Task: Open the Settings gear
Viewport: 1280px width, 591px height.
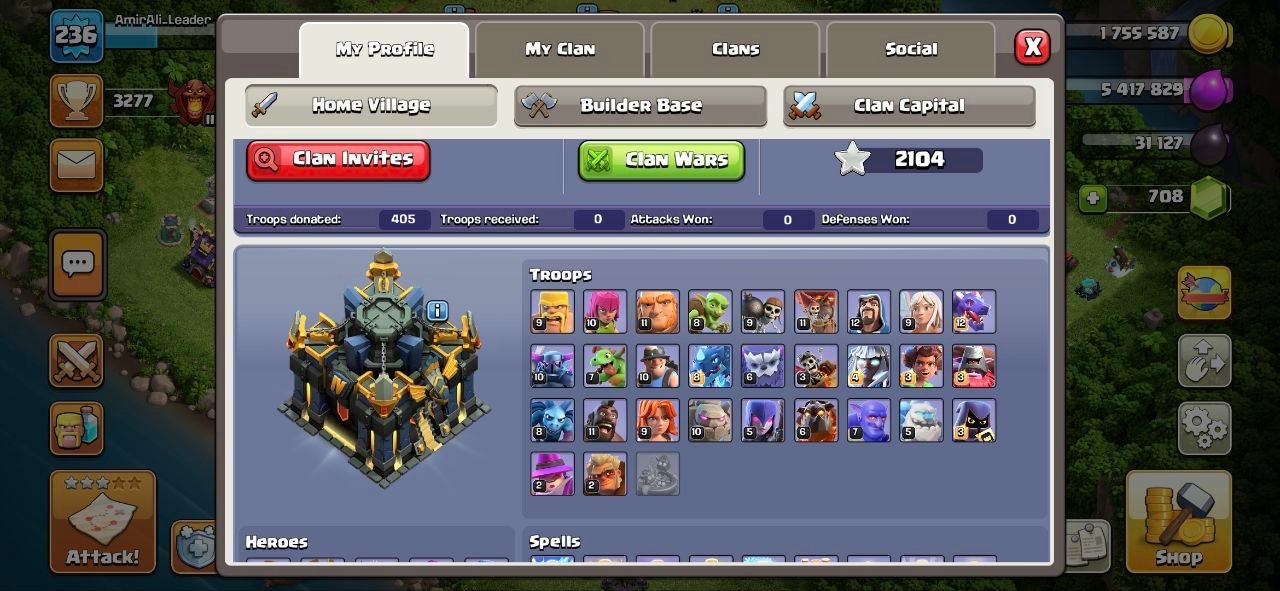Action: [1203, 428]
